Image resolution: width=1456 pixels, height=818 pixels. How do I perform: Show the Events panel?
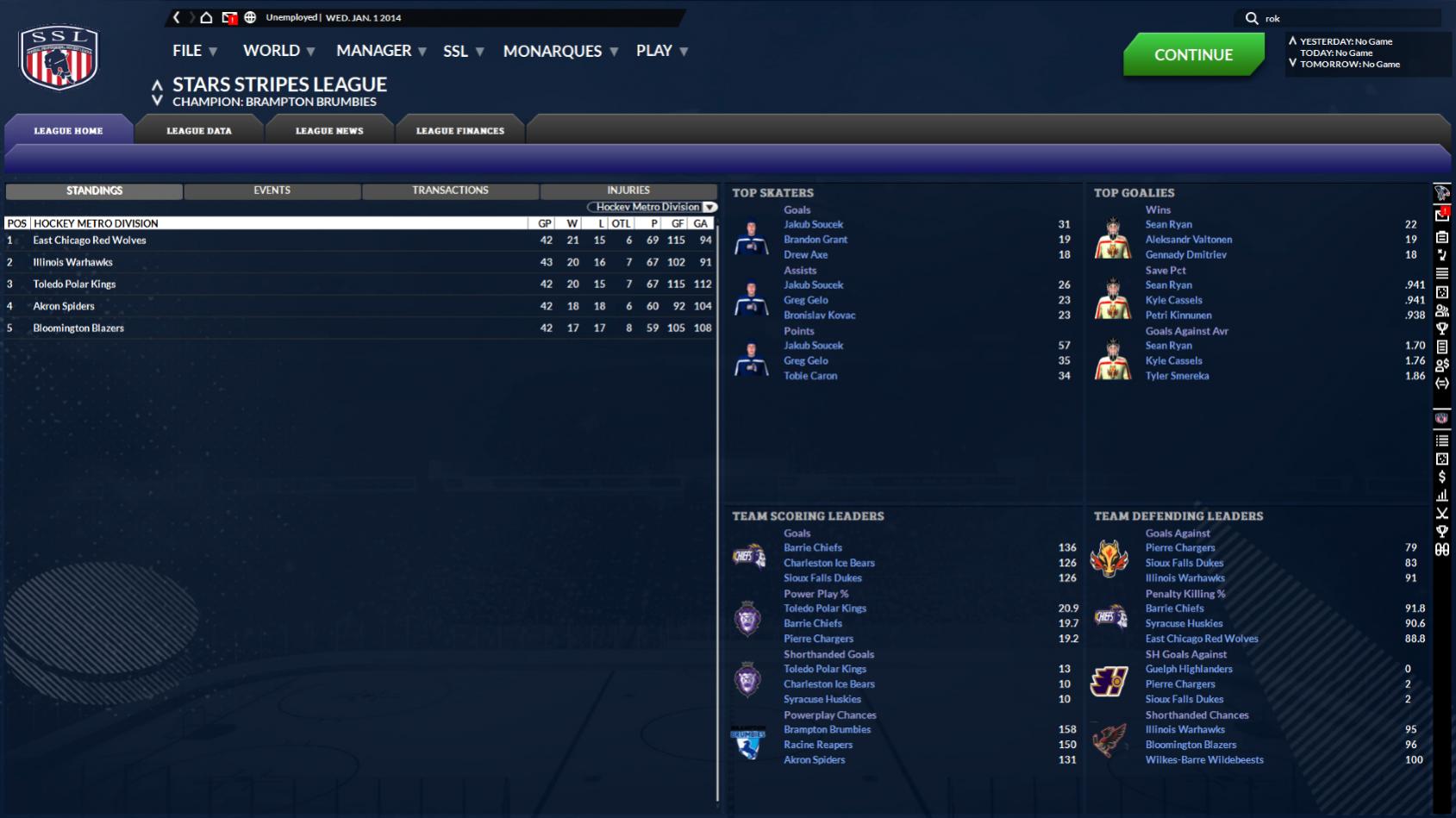[272, 190]
